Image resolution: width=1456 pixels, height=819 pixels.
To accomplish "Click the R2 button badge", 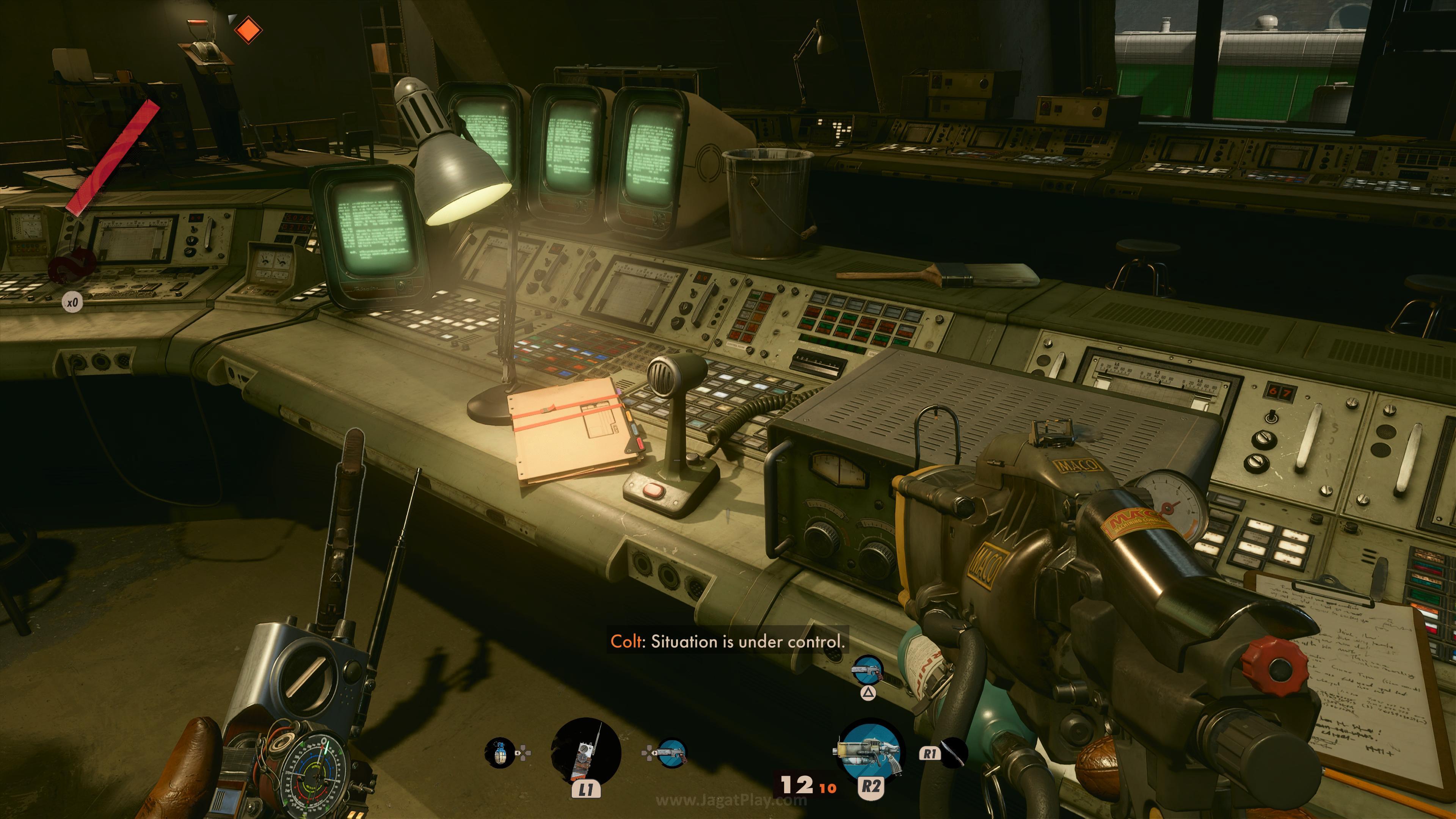I will 871,789.
